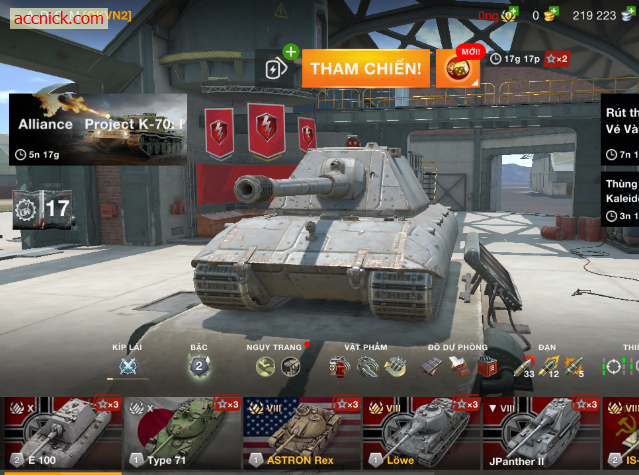Select the E 100 tank card
639x475 pixels.
[58, 434]
